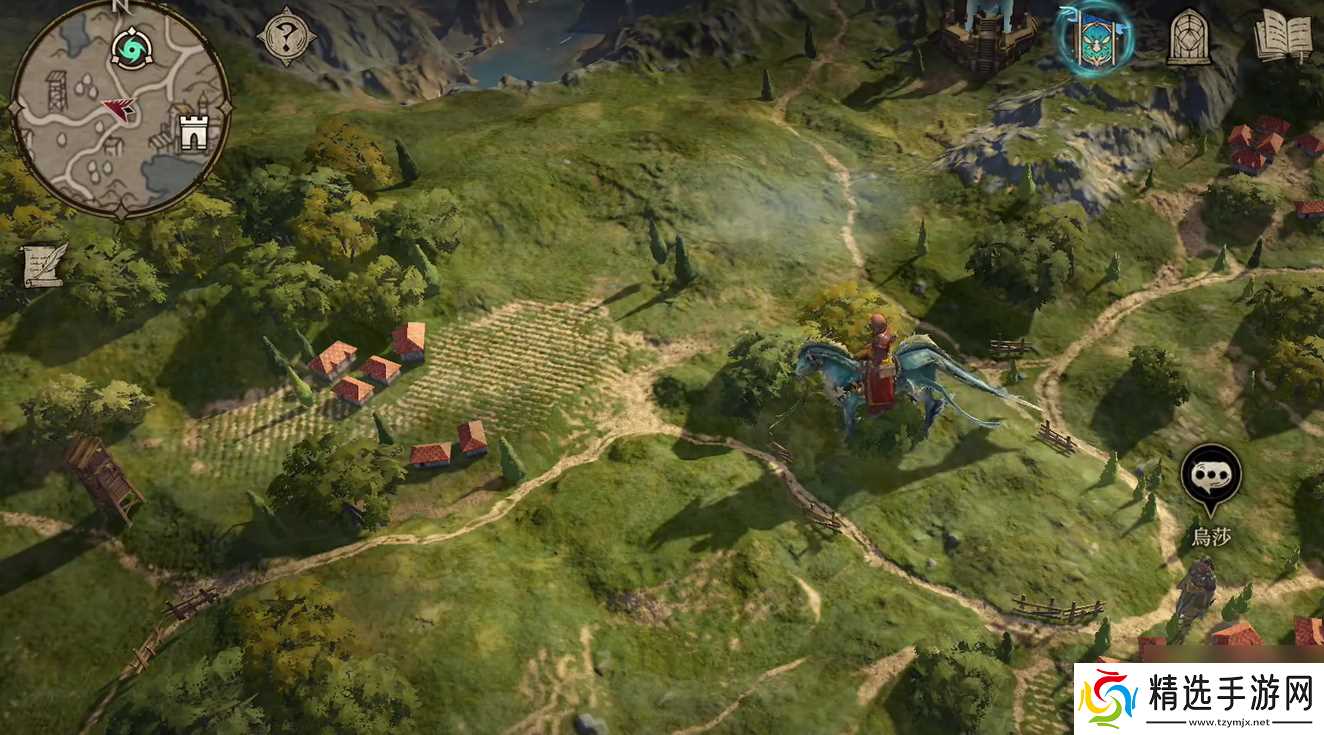Select the teal swirl marker on minimap
Image resolution: width=1324 pixels, height=735 pixels.
coord(129,46)
